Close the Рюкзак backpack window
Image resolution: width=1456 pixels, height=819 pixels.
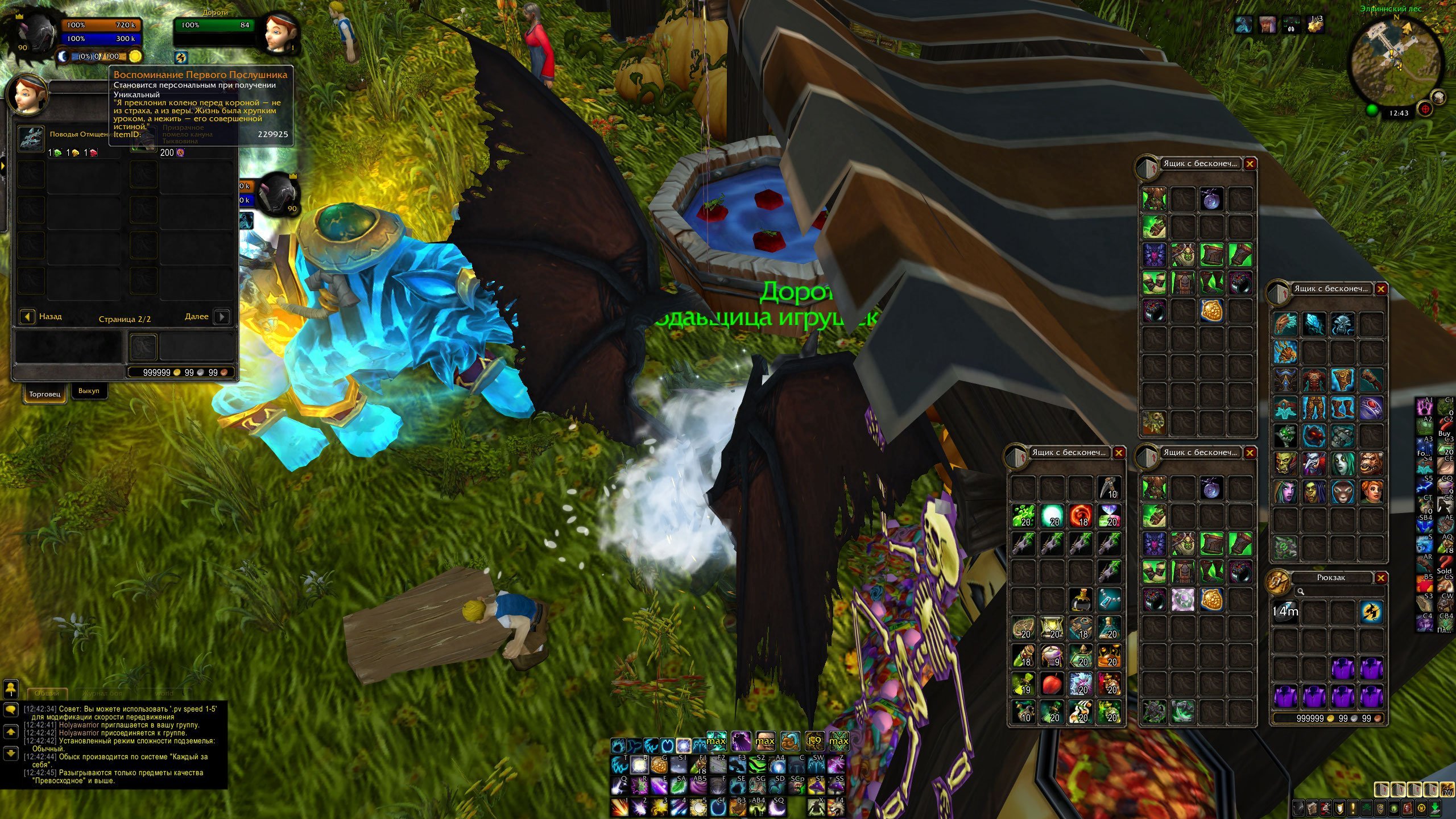click(1380, 578)
